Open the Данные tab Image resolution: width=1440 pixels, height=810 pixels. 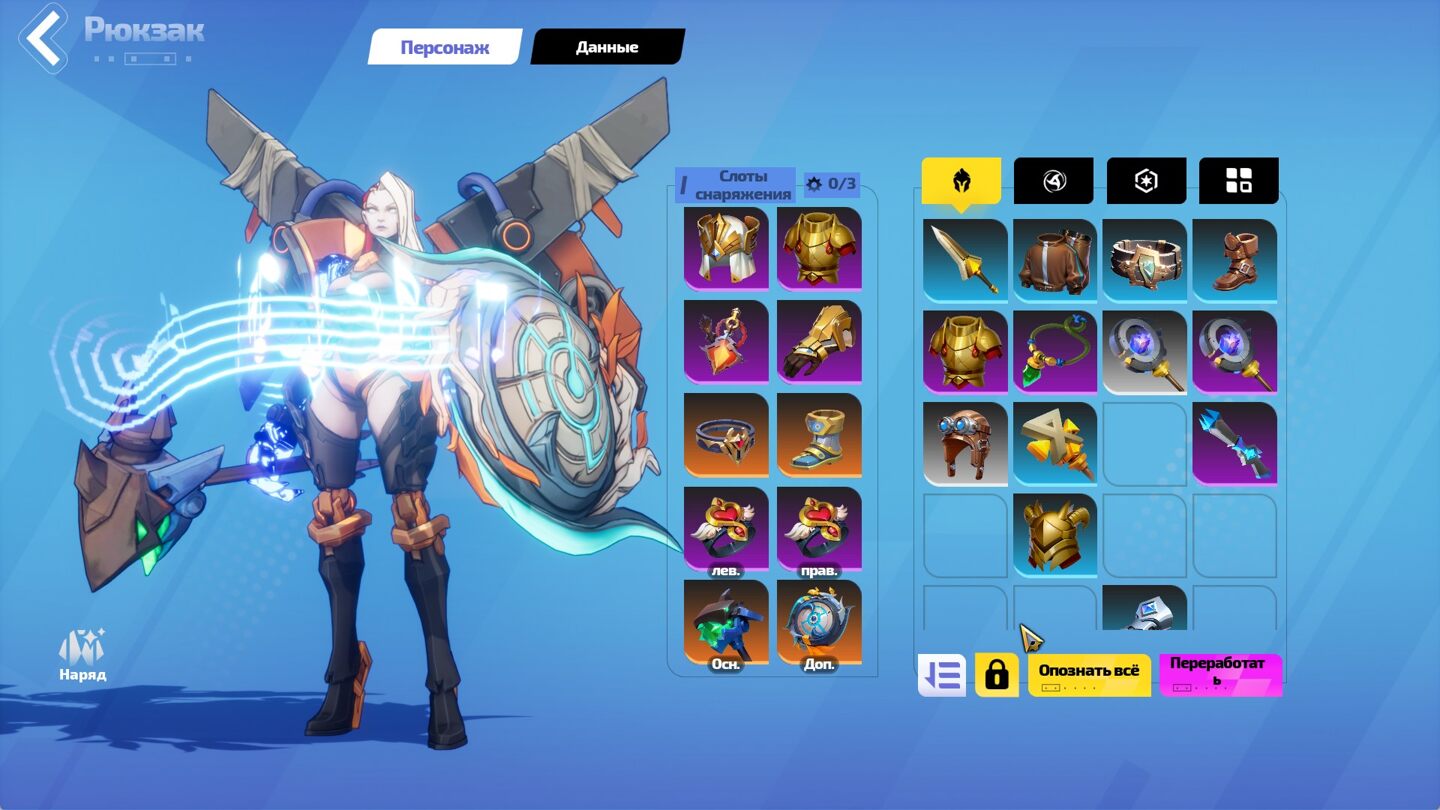[x=606, y=47]
